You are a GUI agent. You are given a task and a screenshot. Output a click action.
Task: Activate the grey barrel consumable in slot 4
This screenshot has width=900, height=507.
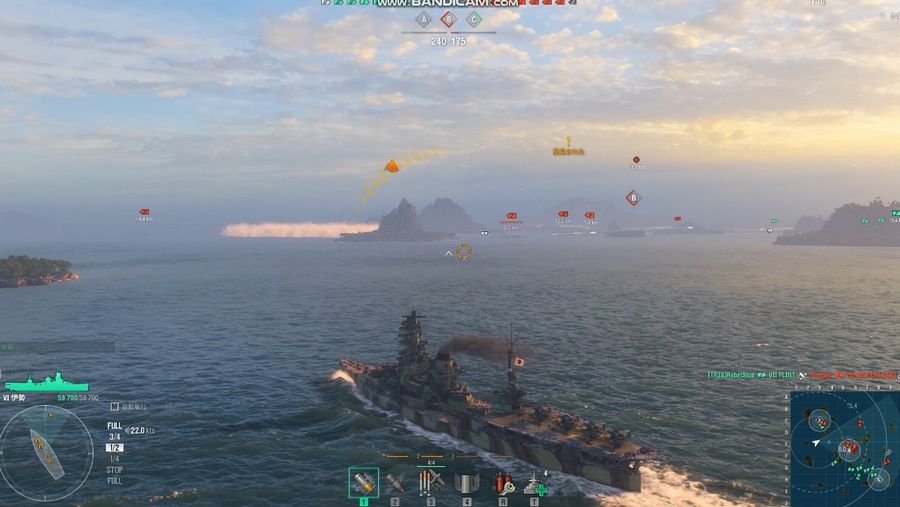point(466,483)
